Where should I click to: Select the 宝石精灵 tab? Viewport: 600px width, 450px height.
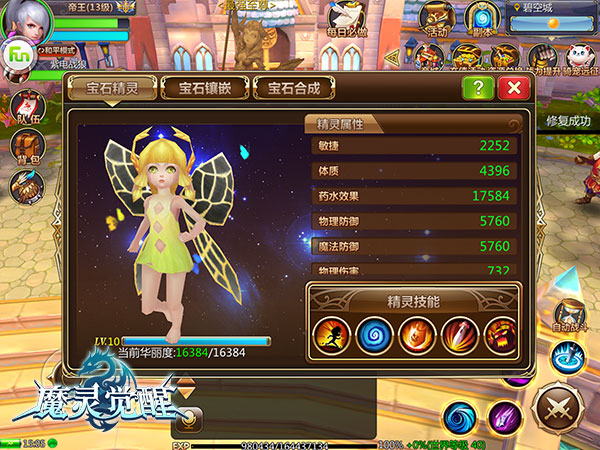110,88
